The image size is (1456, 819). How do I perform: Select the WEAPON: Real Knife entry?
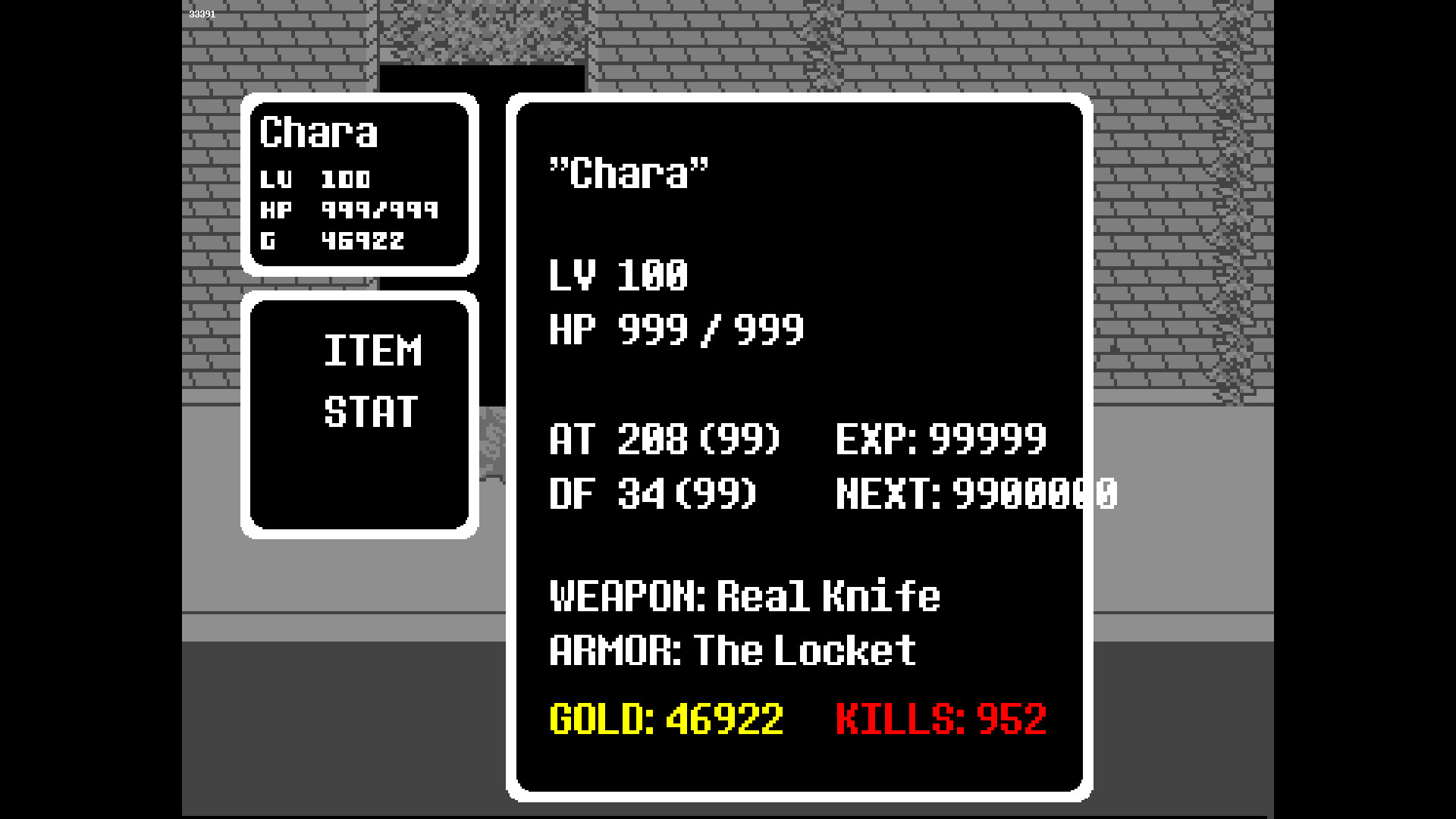click(744, 598)
